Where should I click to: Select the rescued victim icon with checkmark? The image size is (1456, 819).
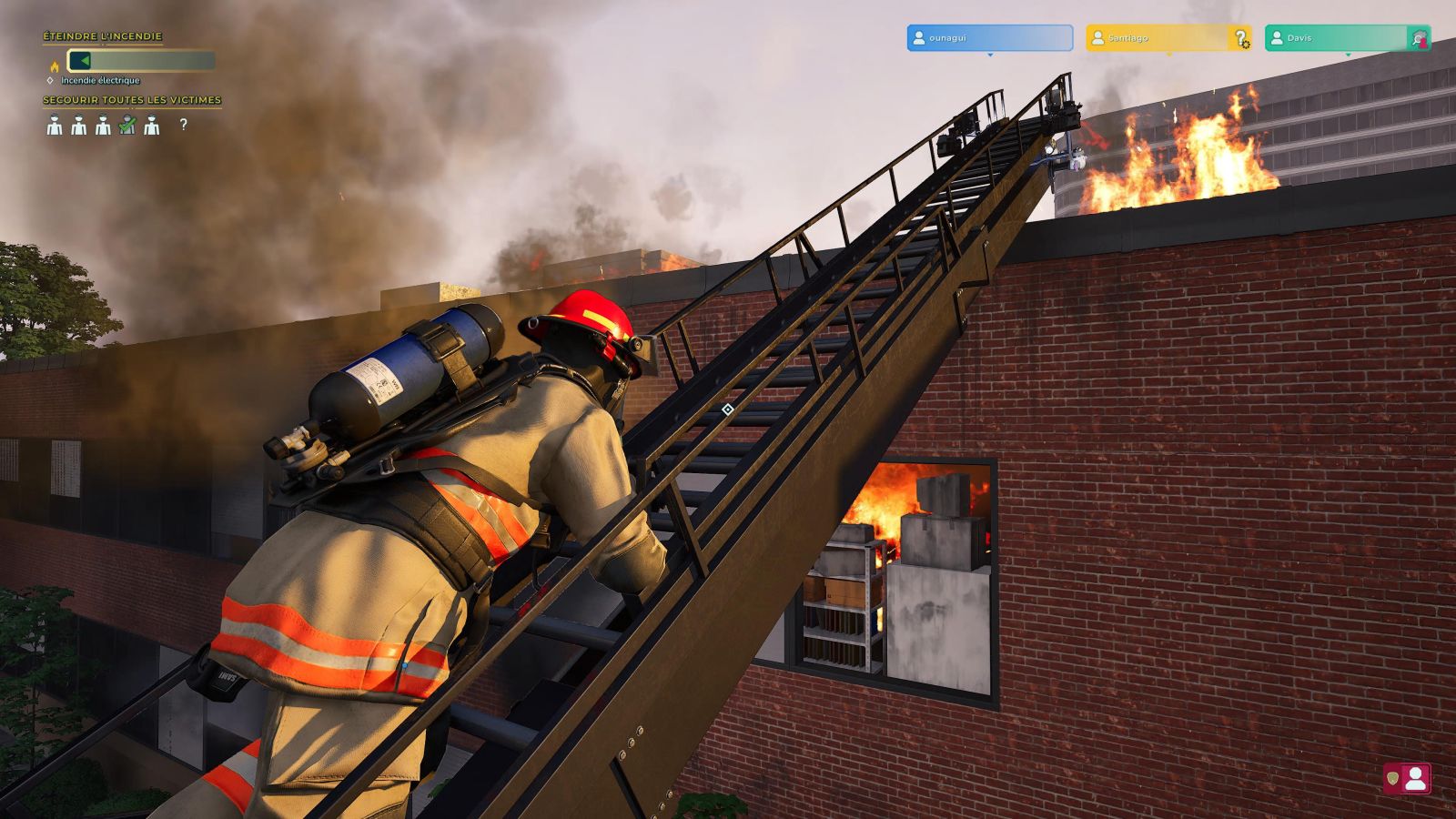pos(127,126)
